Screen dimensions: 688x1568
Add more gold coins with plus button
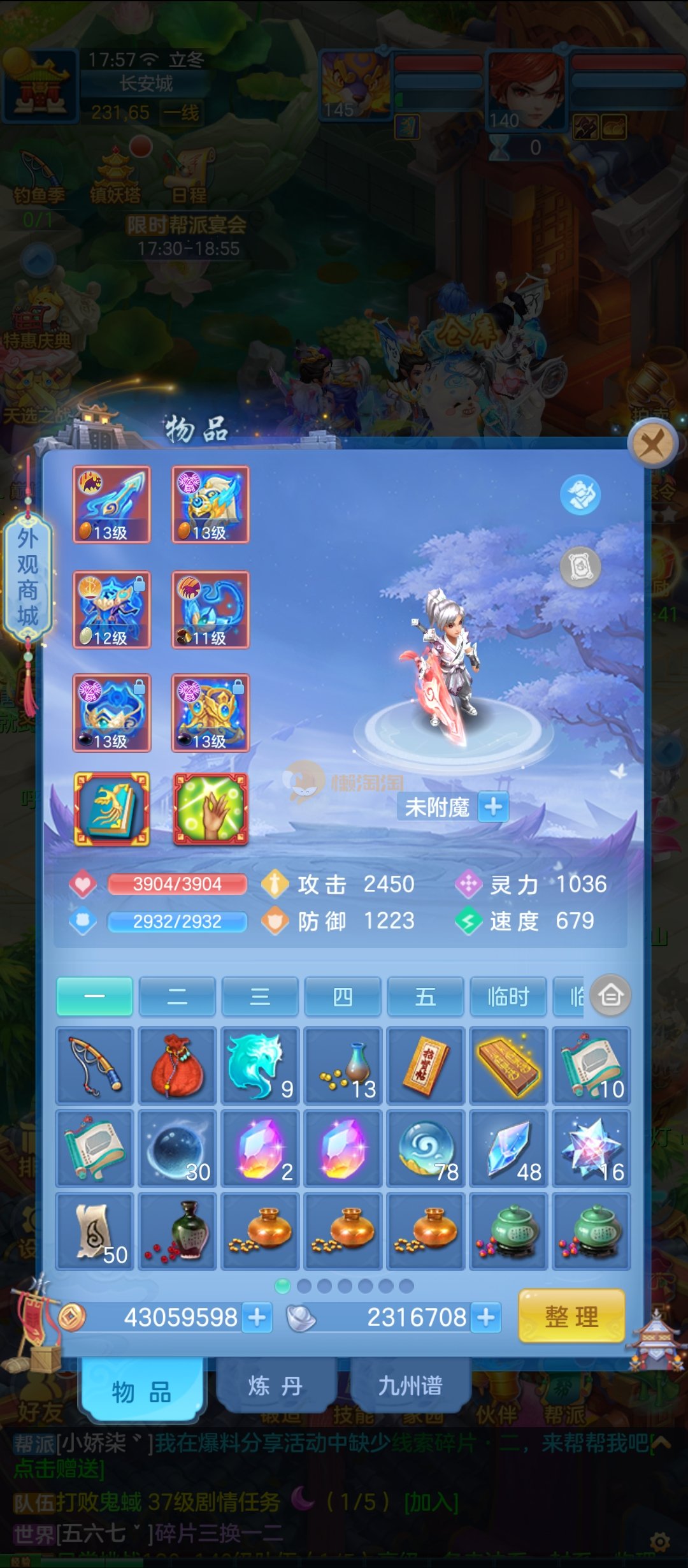click(257, 1317)
